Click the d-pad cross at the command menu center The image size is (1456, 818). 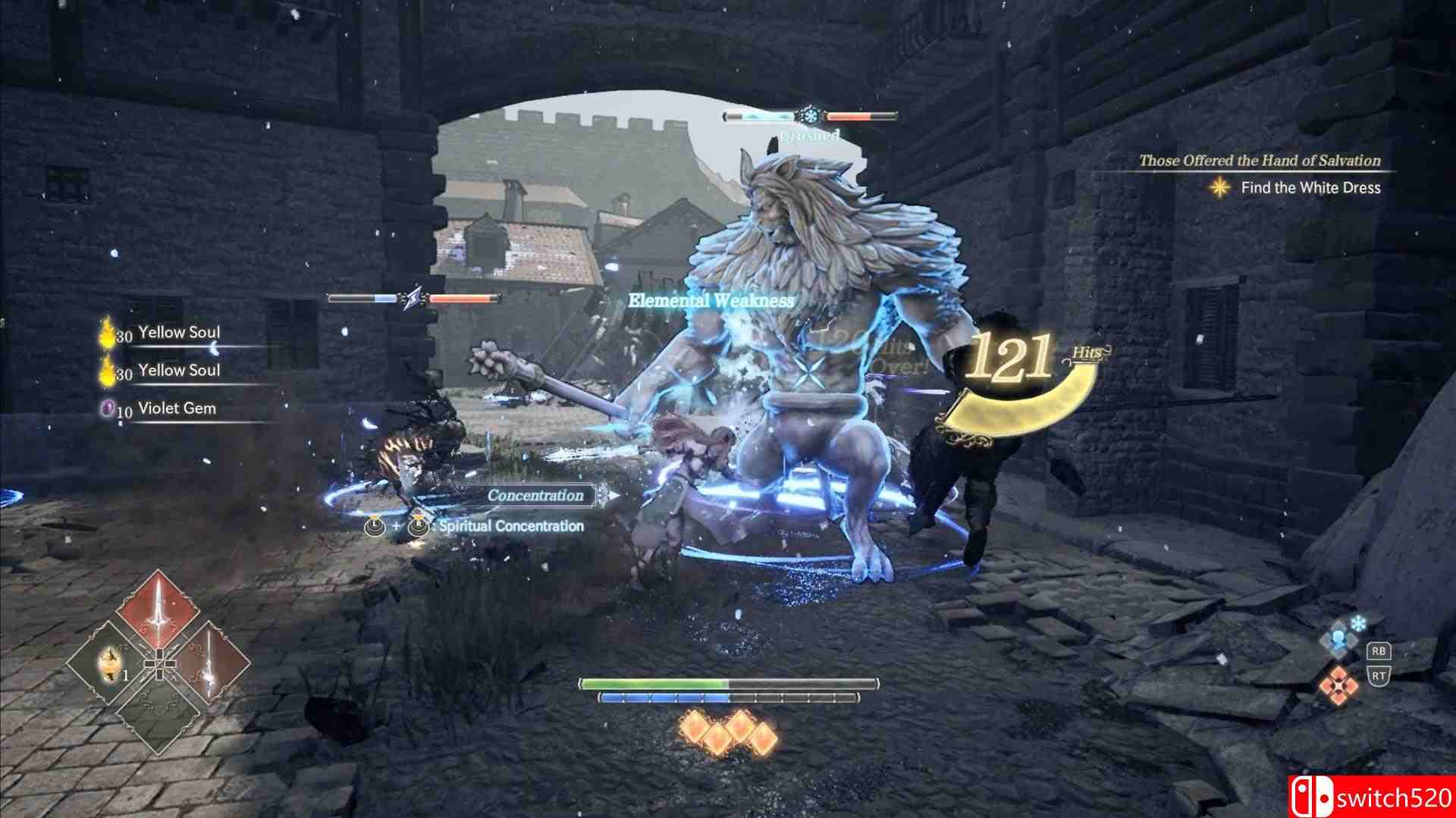coord(160,663)
